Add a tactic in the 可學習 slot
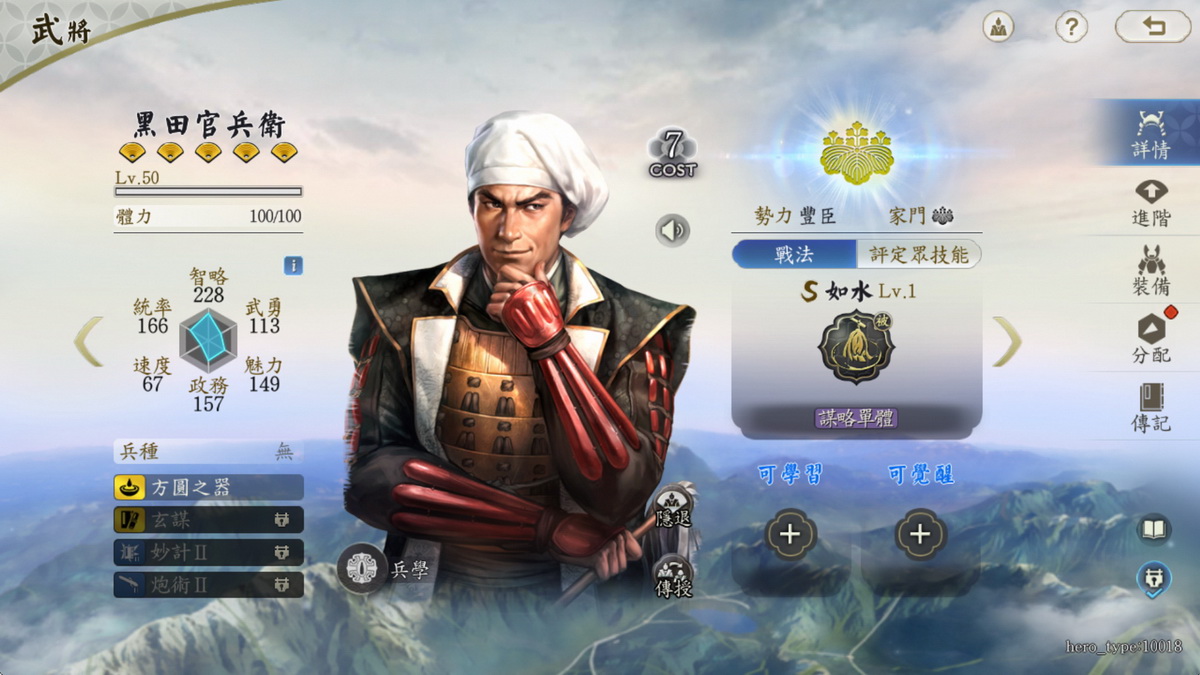Image resolution: width=1200 pixels, height=675 pixels. click(790, 534)
